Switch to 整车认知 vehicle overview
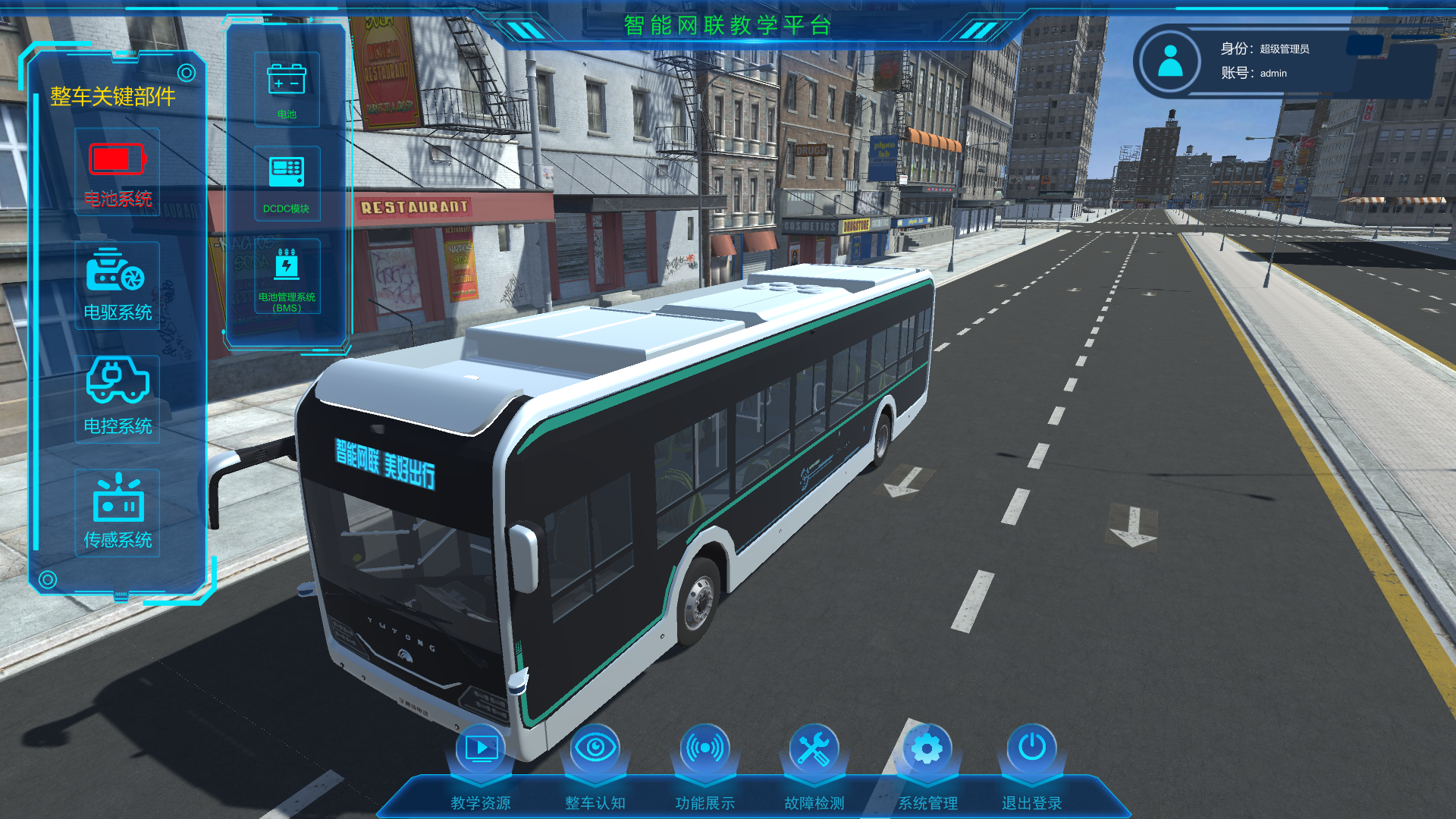This screenshot has height=819, width=1456. pos(595,766)
